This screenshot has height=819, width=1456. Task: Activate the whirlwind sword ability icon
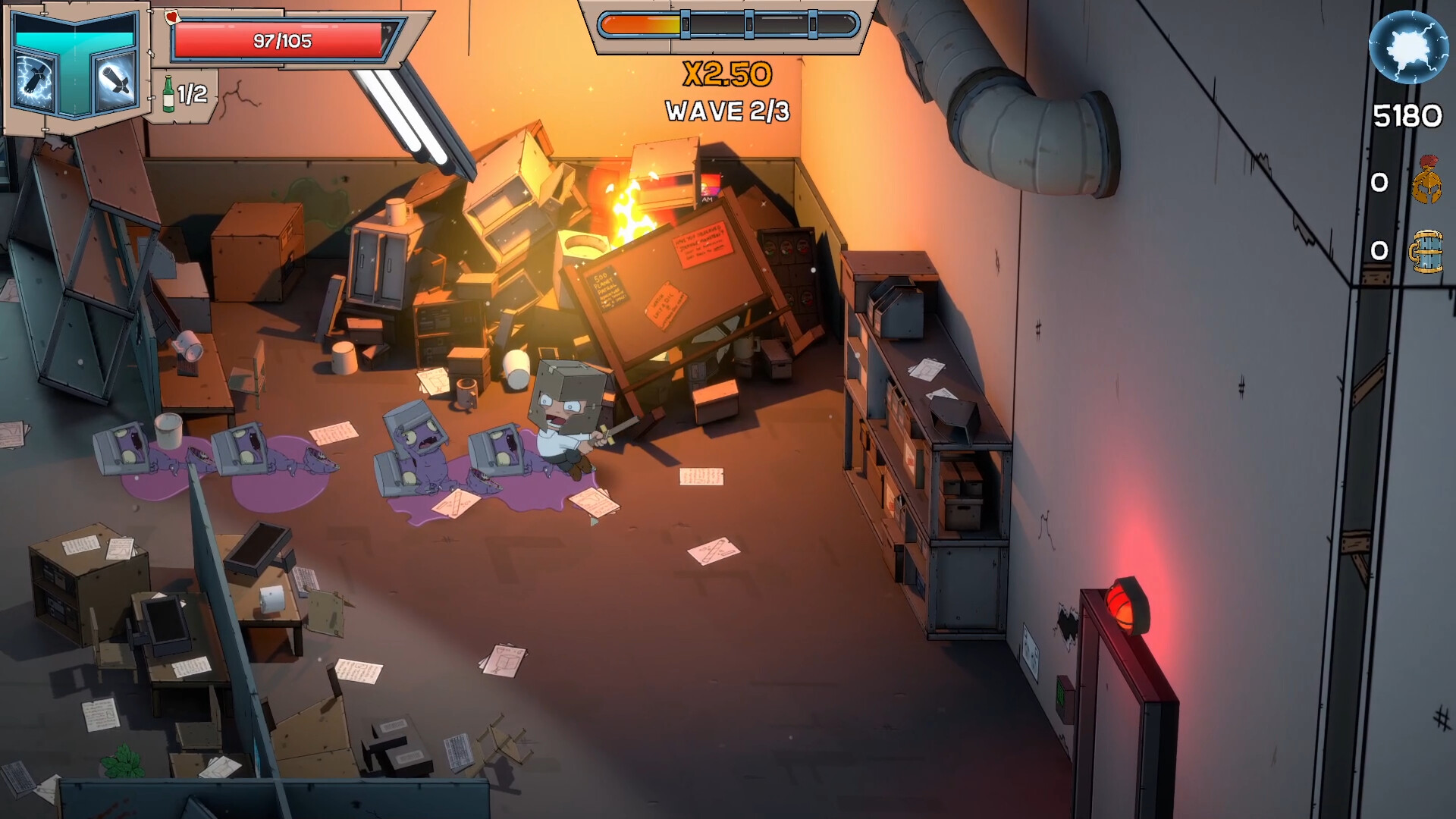pos(114,78)
